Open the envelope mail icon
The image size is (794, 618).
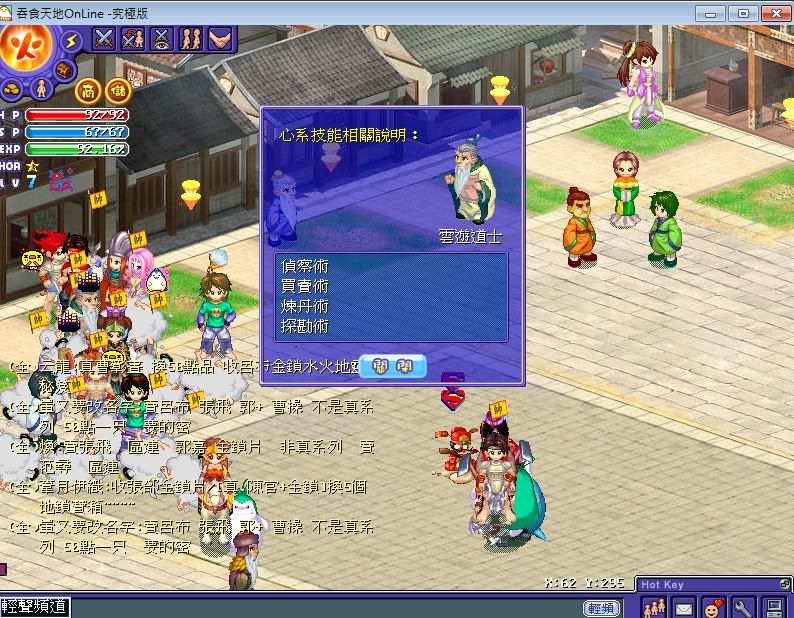point(683,607)
